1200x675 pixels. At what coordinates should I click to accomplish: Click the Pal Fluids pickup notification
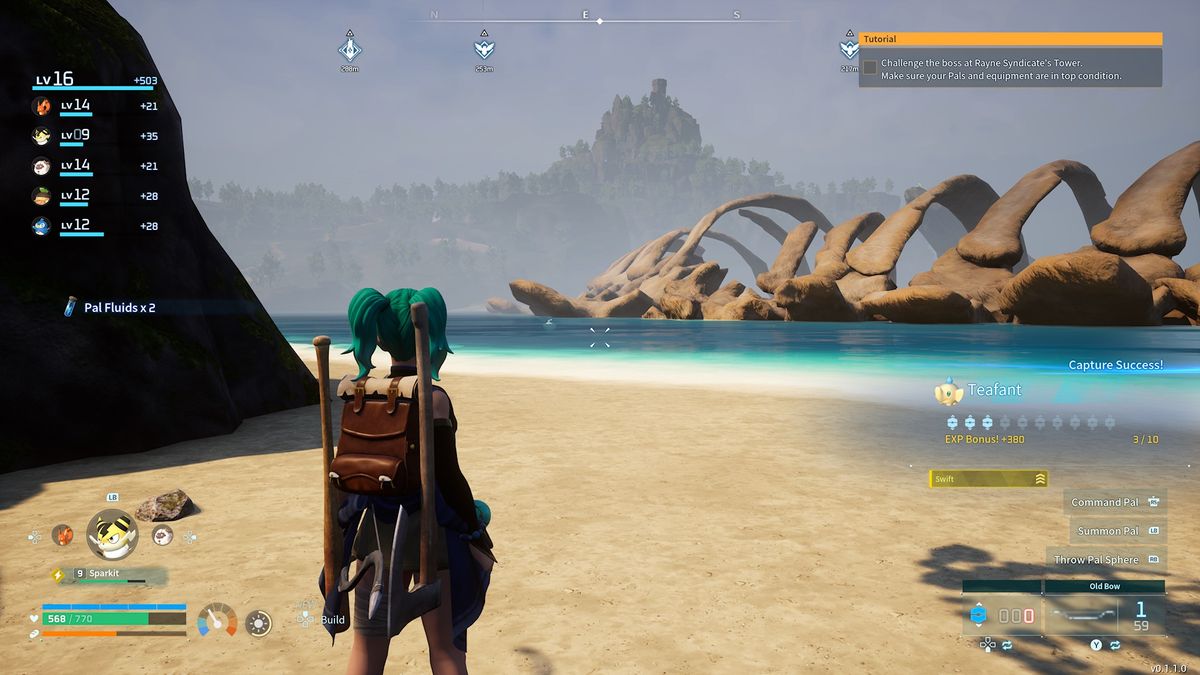pyautogui.click(x=110, y=308)
